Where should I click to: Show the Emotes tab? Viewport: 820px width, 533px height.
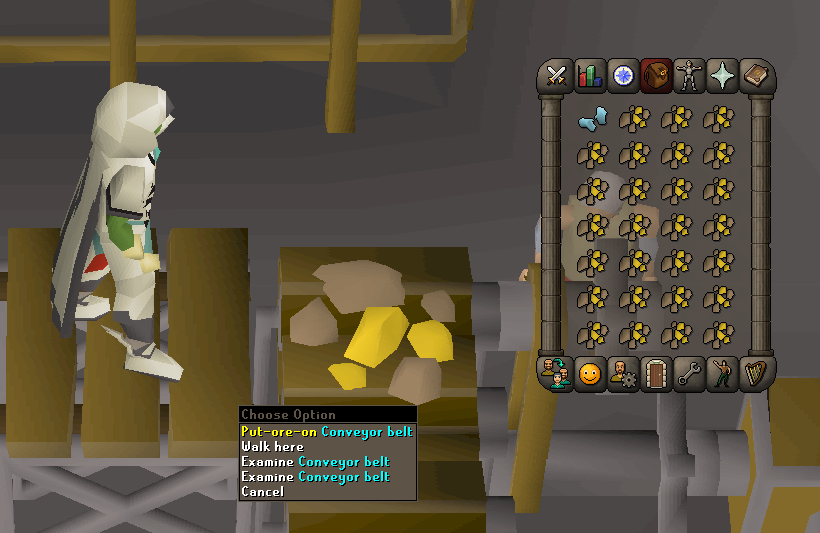point(724,374)
